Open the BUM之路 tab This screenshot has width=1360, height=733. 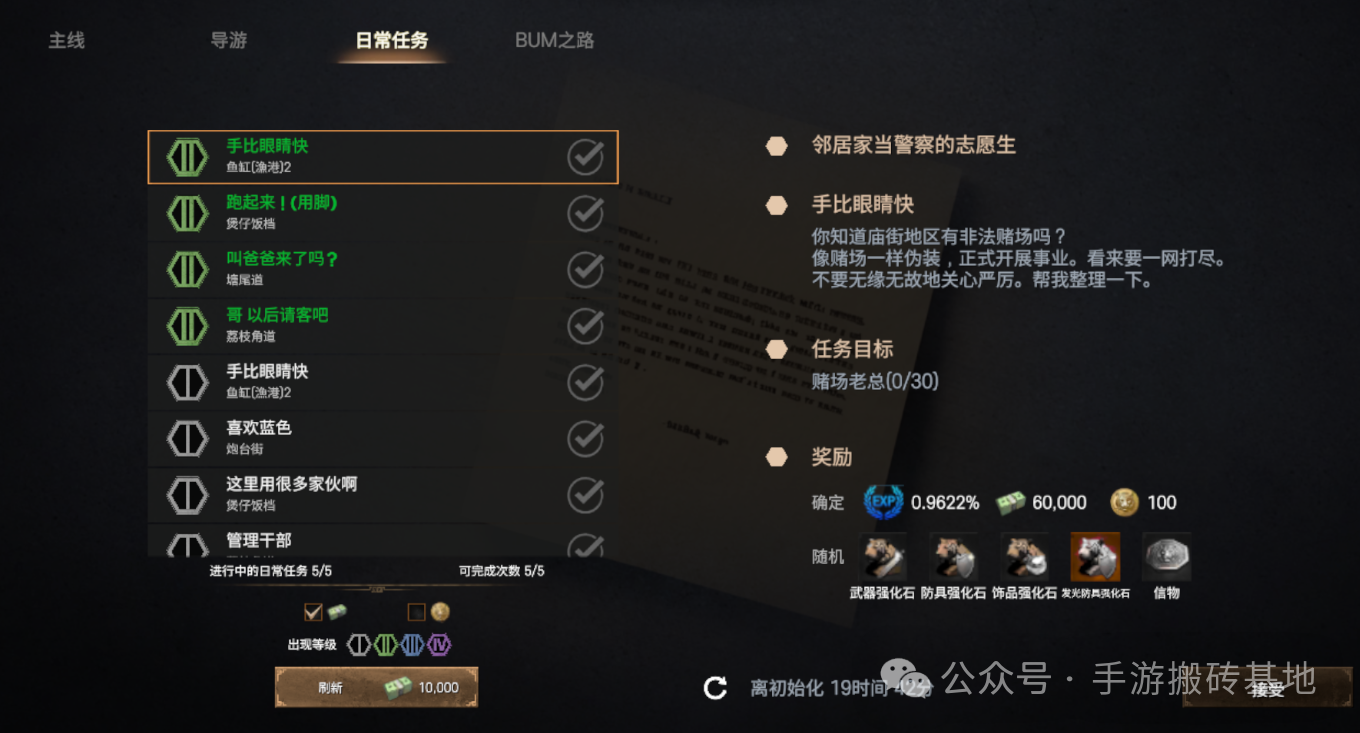(554, 40)
